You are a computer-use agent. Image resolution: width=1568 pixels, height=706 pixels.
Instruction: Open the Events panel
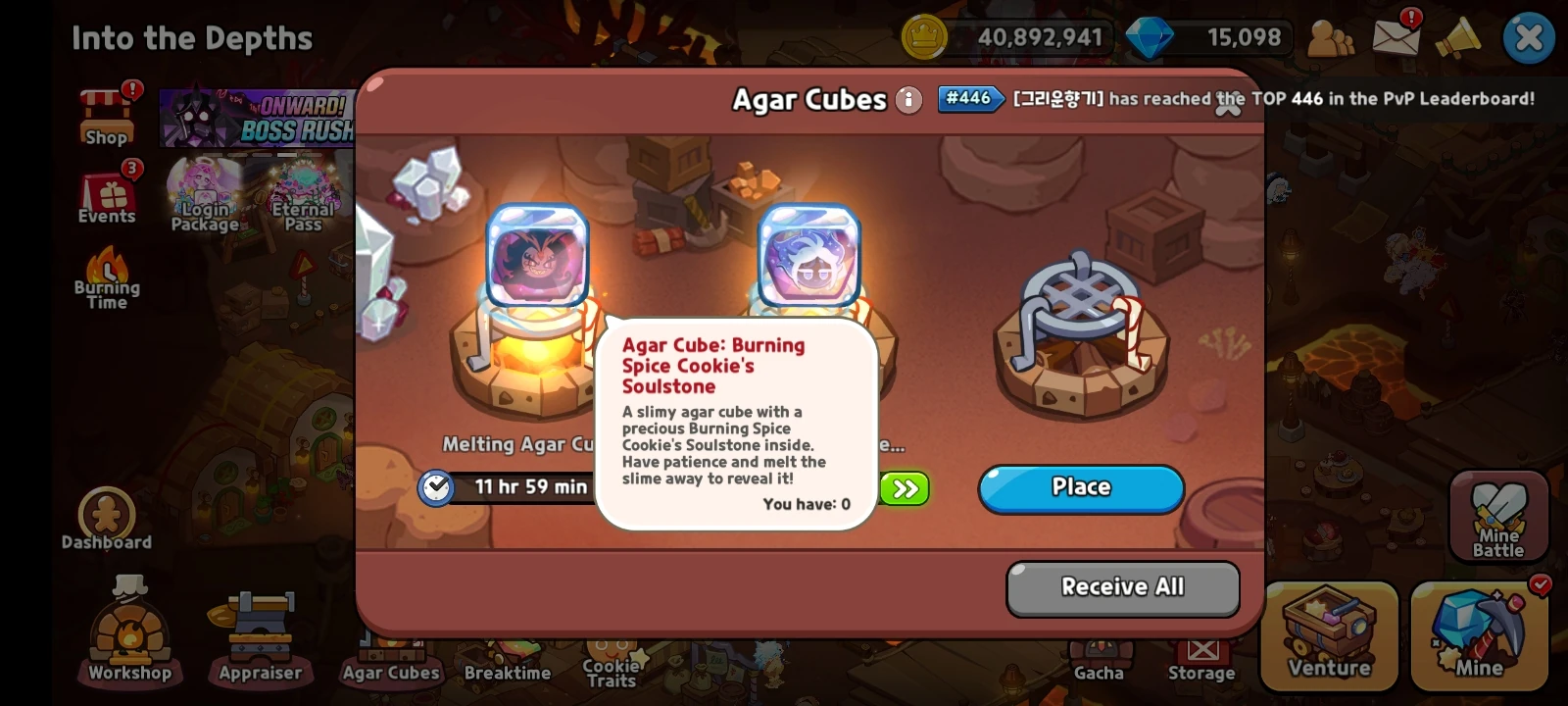(106, 194)
